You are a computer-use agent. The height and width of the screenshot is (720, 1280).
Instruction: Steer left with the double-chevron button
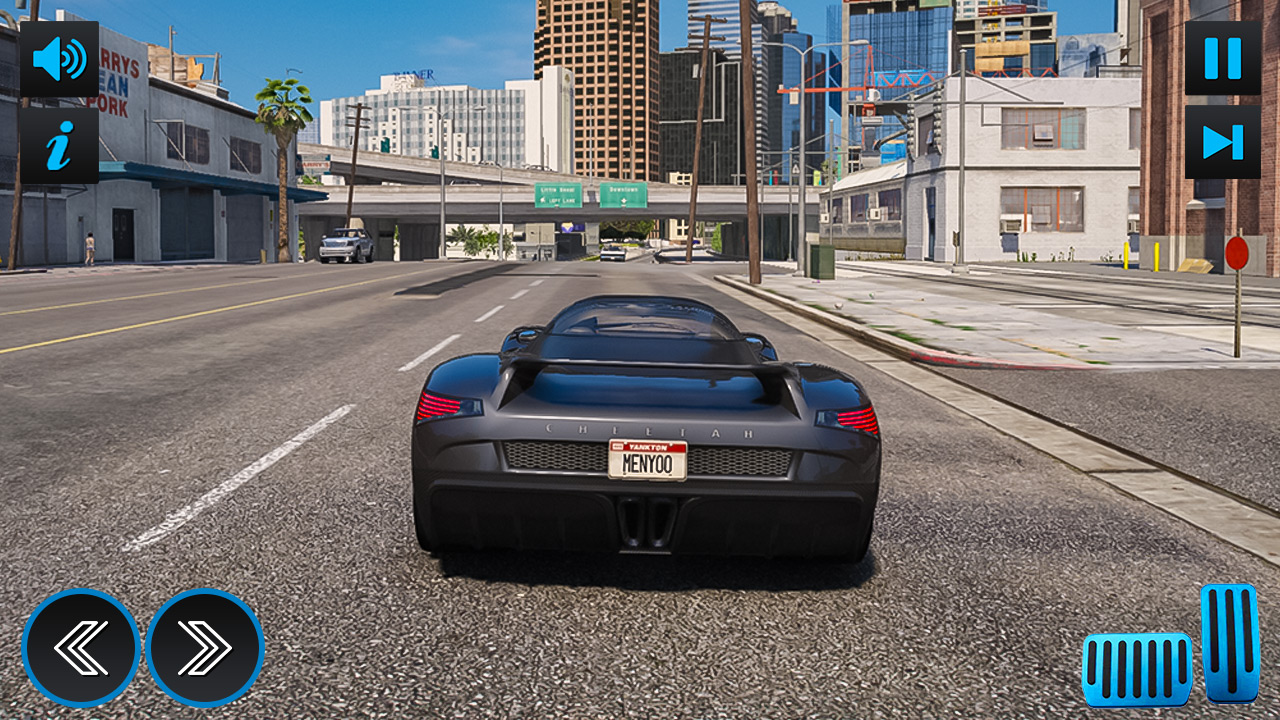coord(82,647)
